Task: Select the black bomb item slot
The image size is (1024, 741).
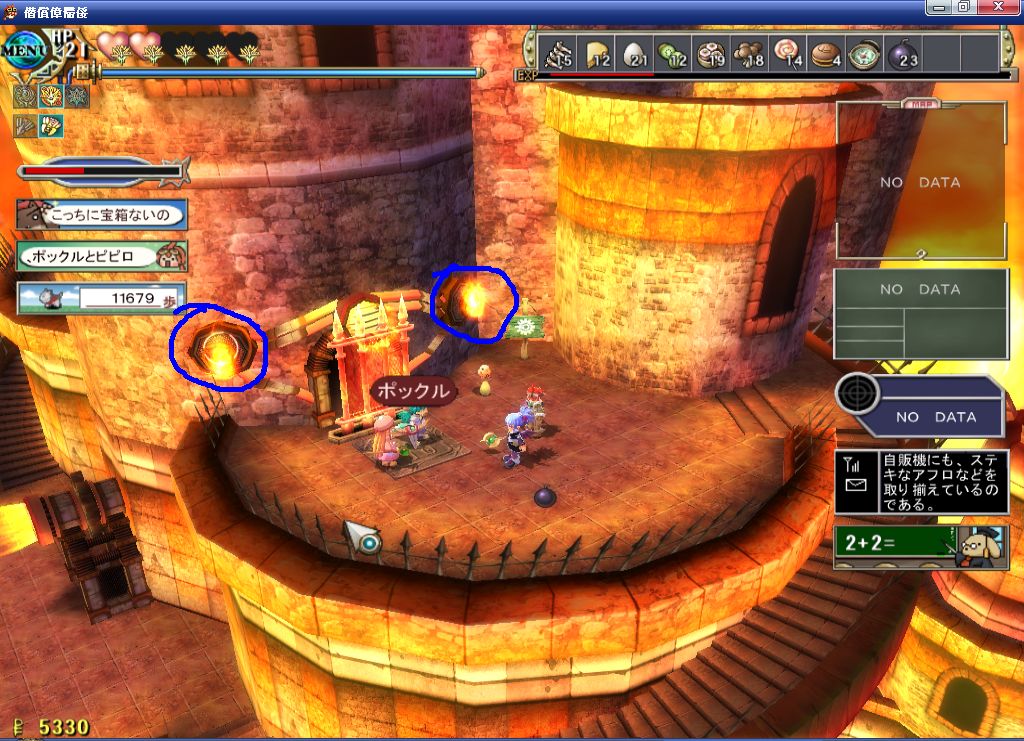Action: click(x=902, y=54)
